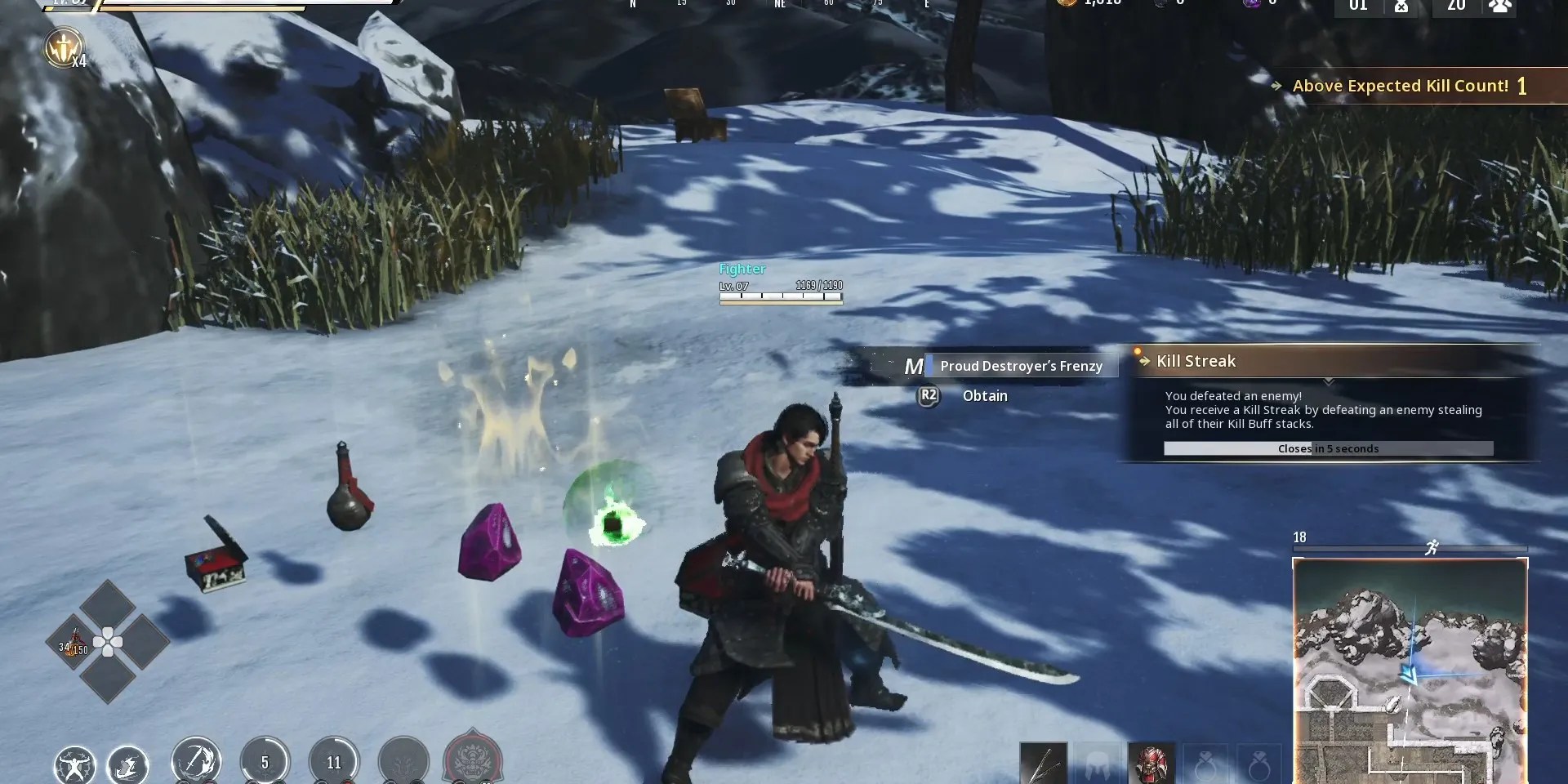Select the skill showing 11 charges
The height and width of the screenshot is (784, 1568).
click(x=335, y=761)
